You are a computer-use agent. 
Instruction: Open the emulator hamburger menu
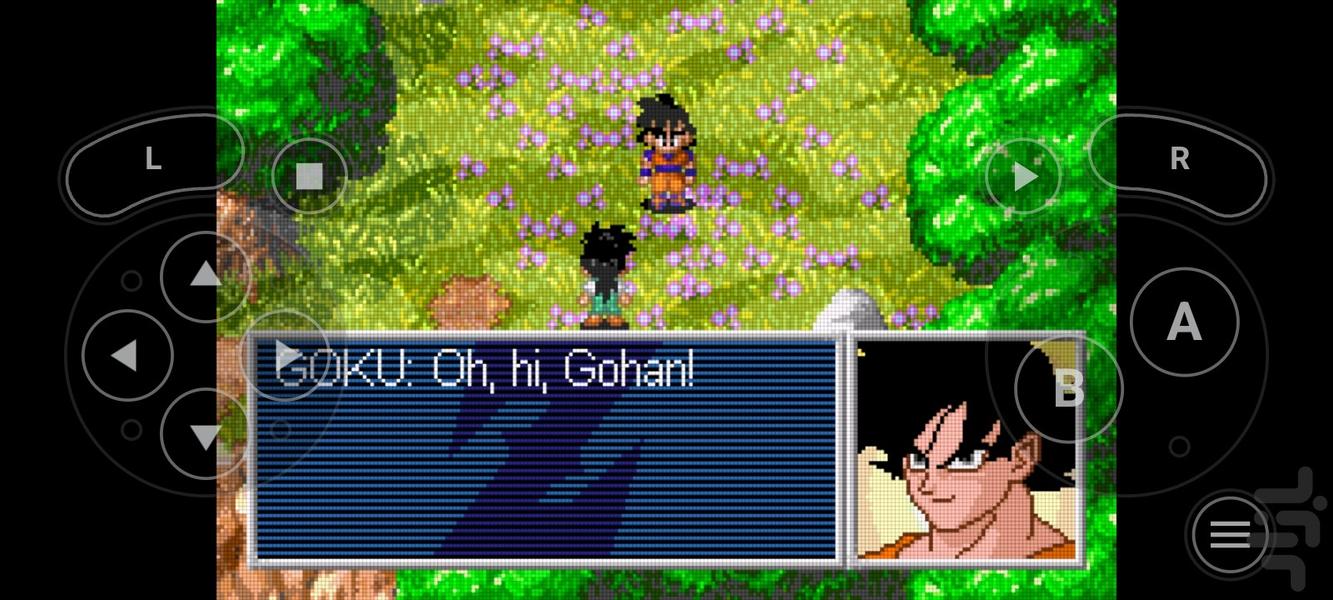coord(1230,535)
